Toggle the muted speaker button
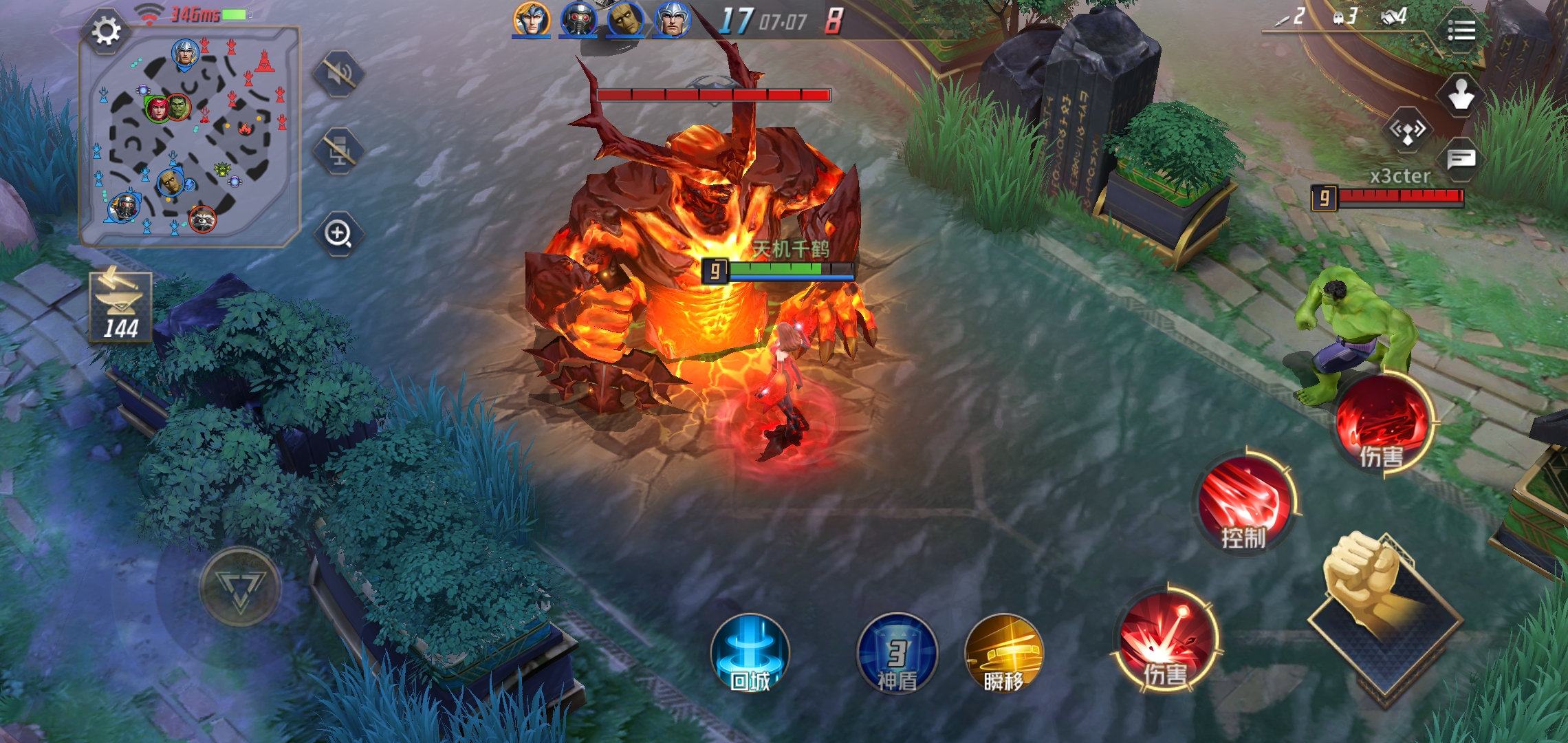 338,74
